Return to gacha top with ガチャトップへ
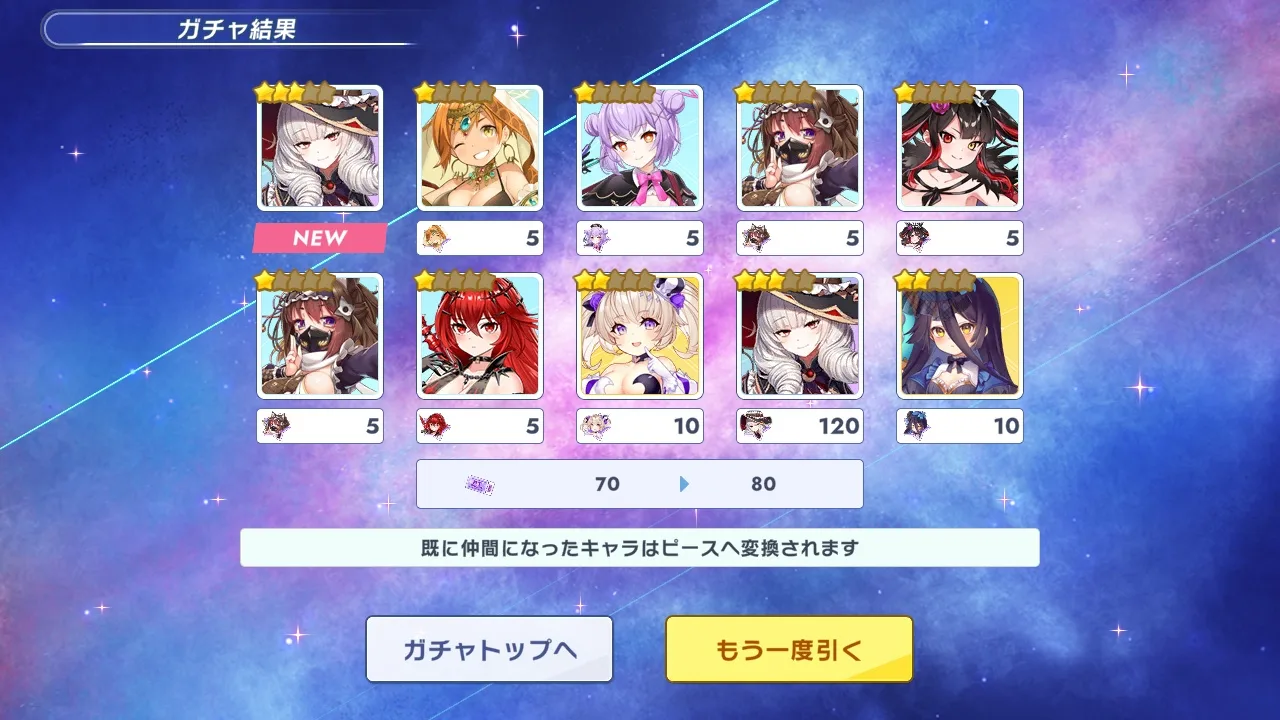The image size is (1280, 720). click(x=489, y=649)
